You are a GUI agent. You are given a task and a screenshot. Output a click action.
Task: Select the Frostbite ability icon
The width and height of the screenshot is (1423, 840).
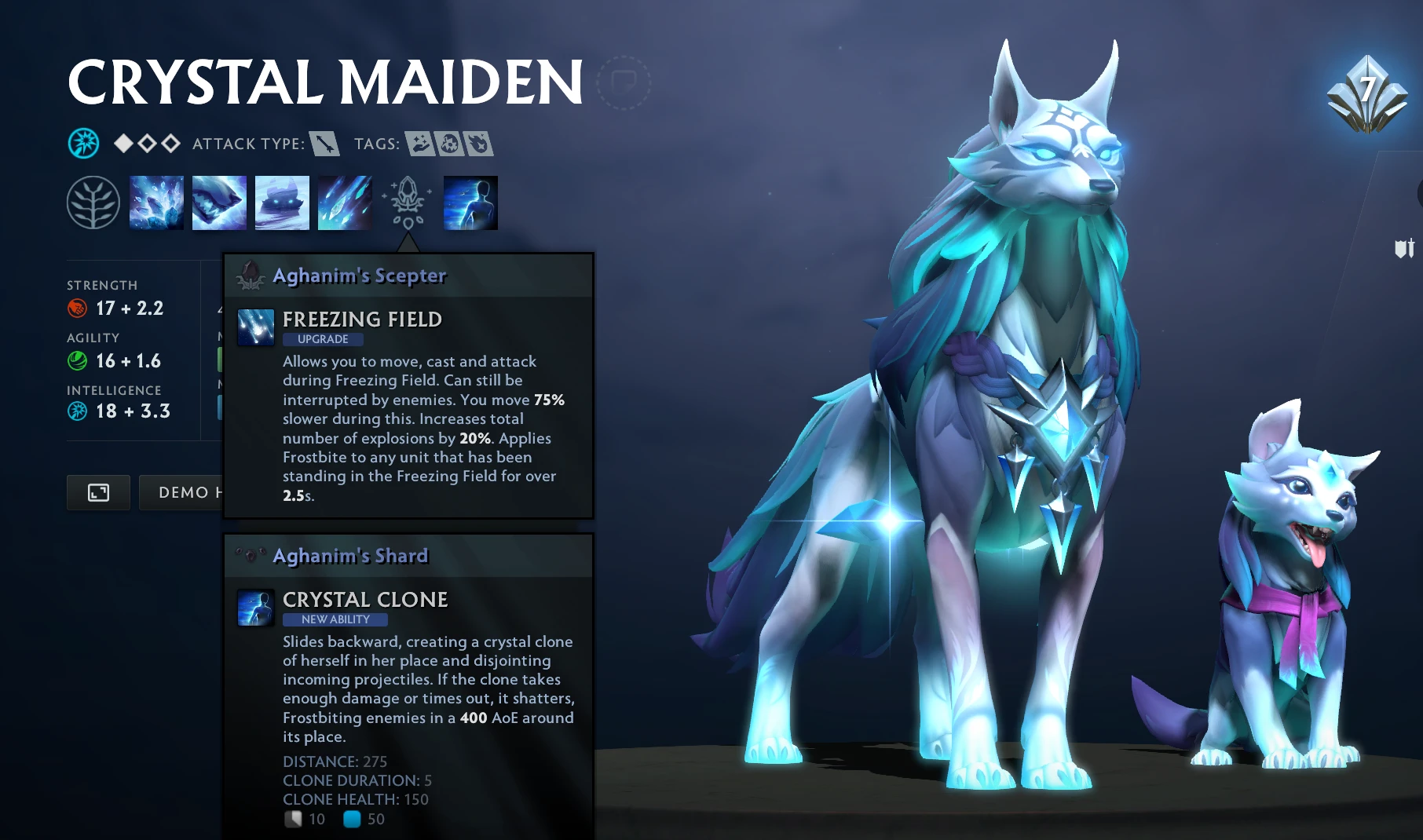point(219,203)
